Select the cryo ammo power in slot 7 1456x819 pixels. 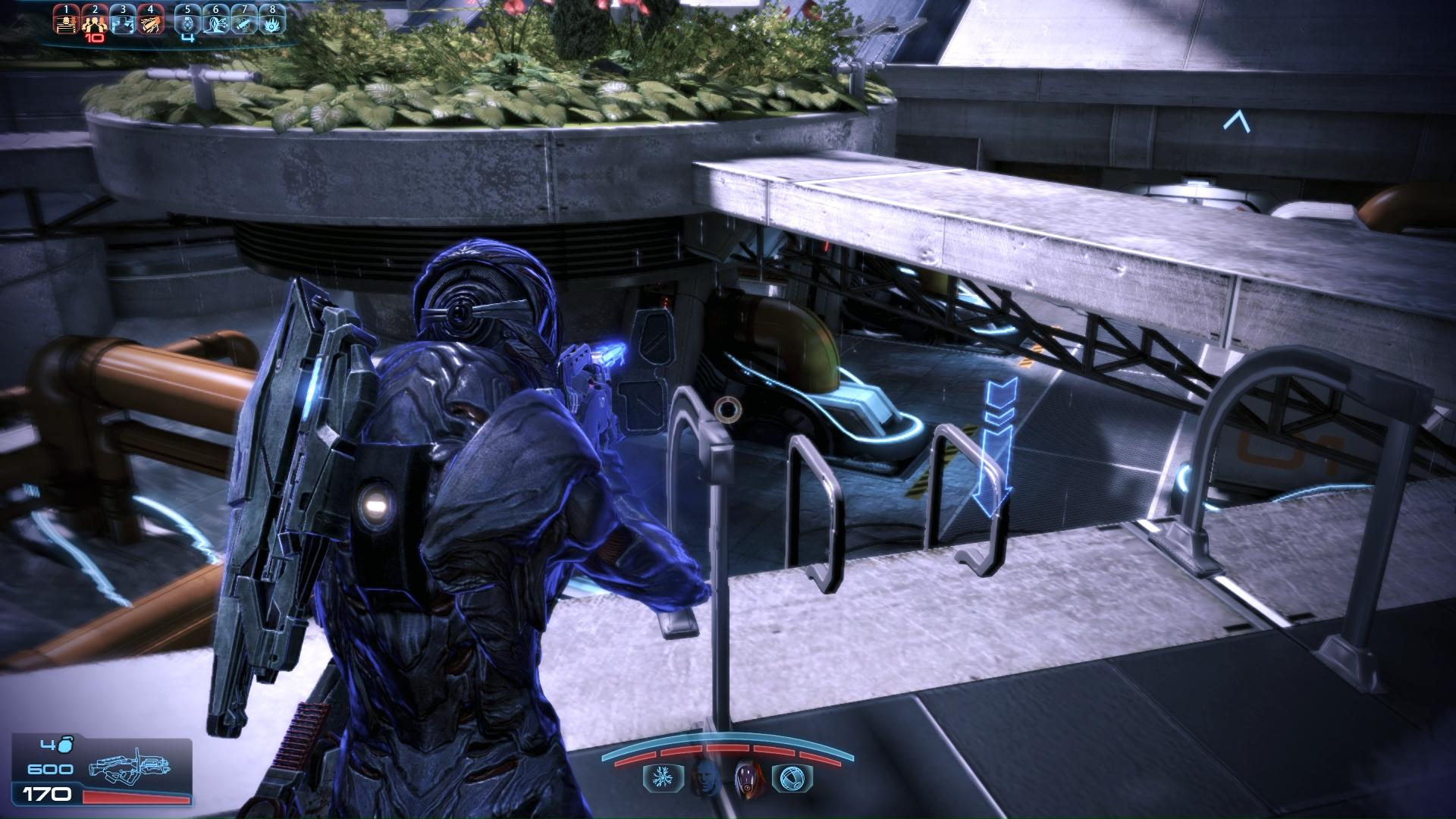[244, 22]
